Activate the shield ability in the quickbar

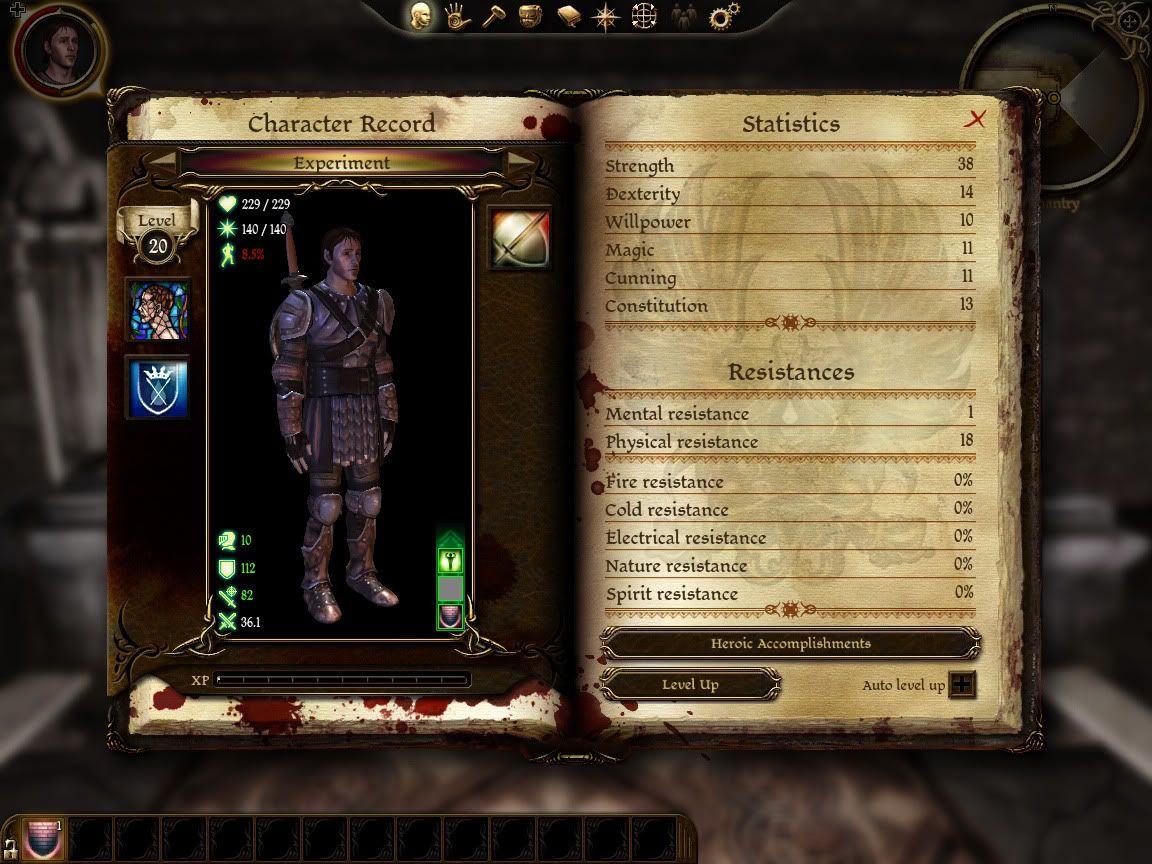coord(42,838)
